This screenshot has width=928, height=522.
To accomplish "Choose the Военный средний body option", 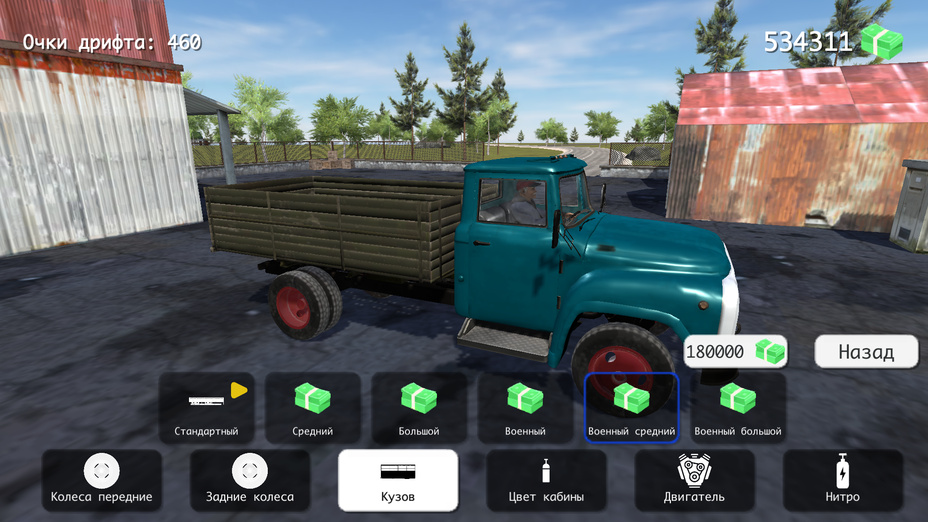I will pyautogui.click(x=631, y=408).
